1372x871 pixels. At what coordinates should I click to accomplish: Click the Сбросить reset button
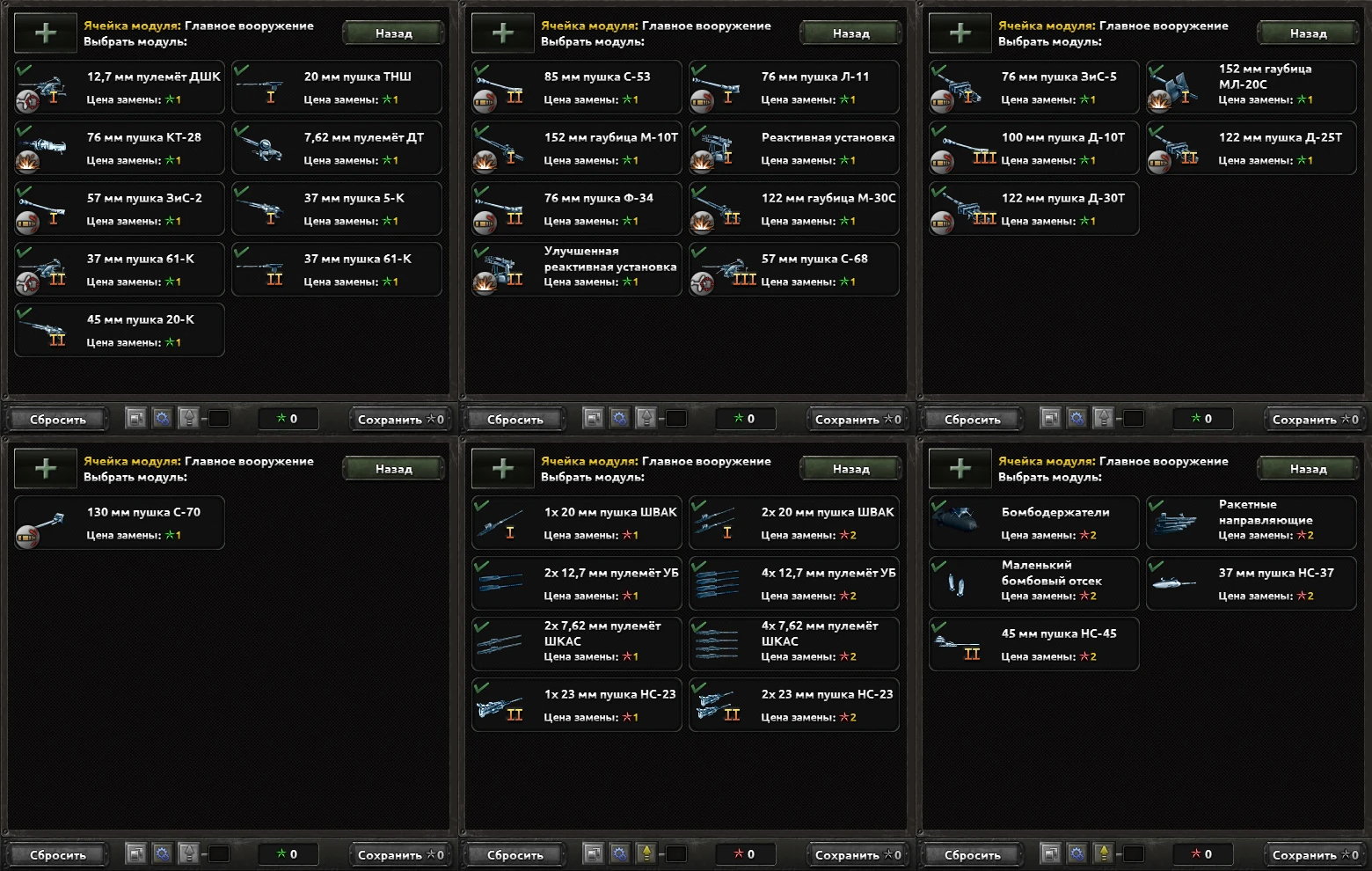coord(57,419)
